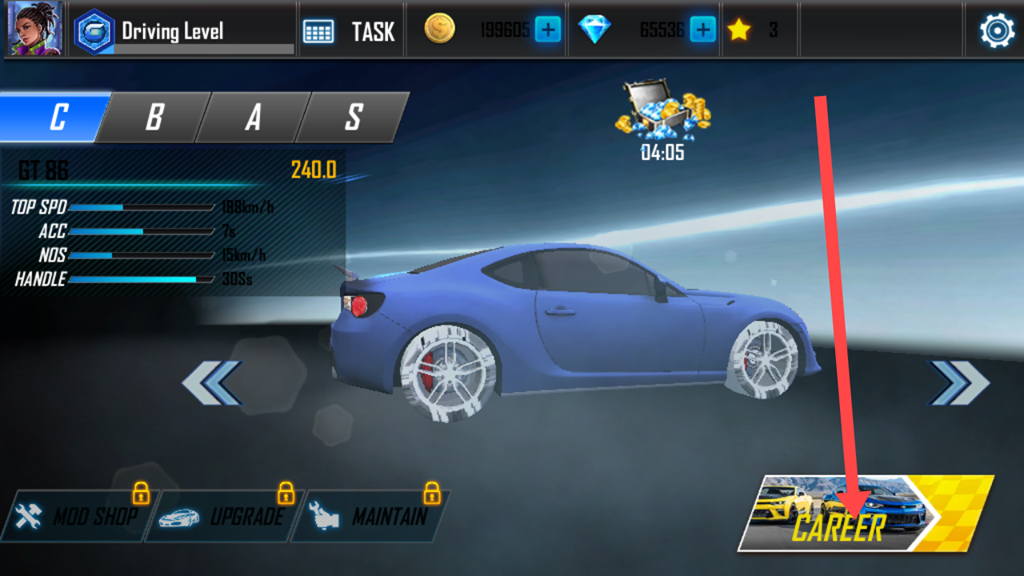View the Driving Level badge
Viewport: 1024px width, 576px height.
(94, 31)
